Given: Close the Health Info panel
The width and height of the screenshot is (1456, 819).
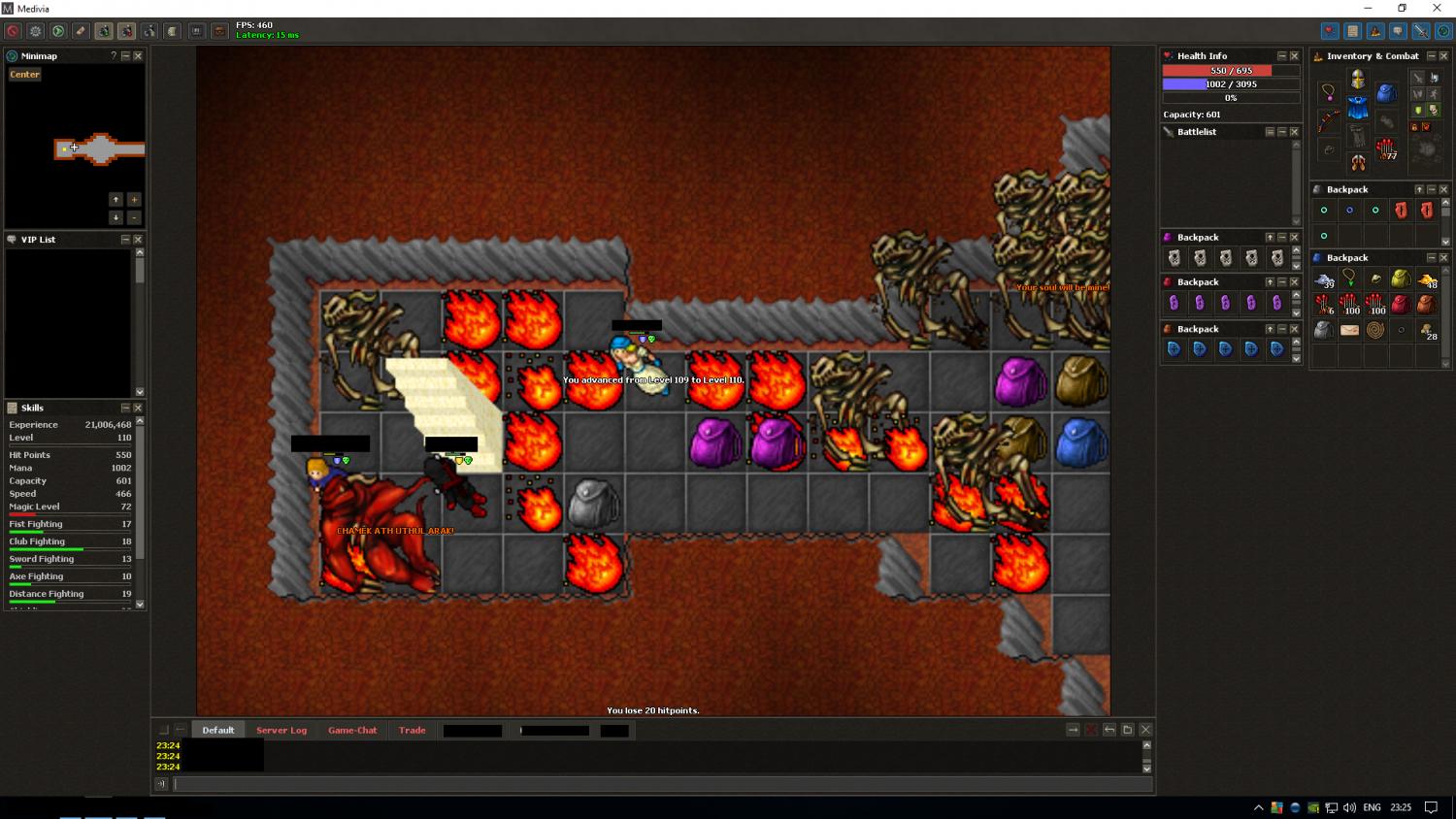Looking at the screenshot, I should 1294,56.
